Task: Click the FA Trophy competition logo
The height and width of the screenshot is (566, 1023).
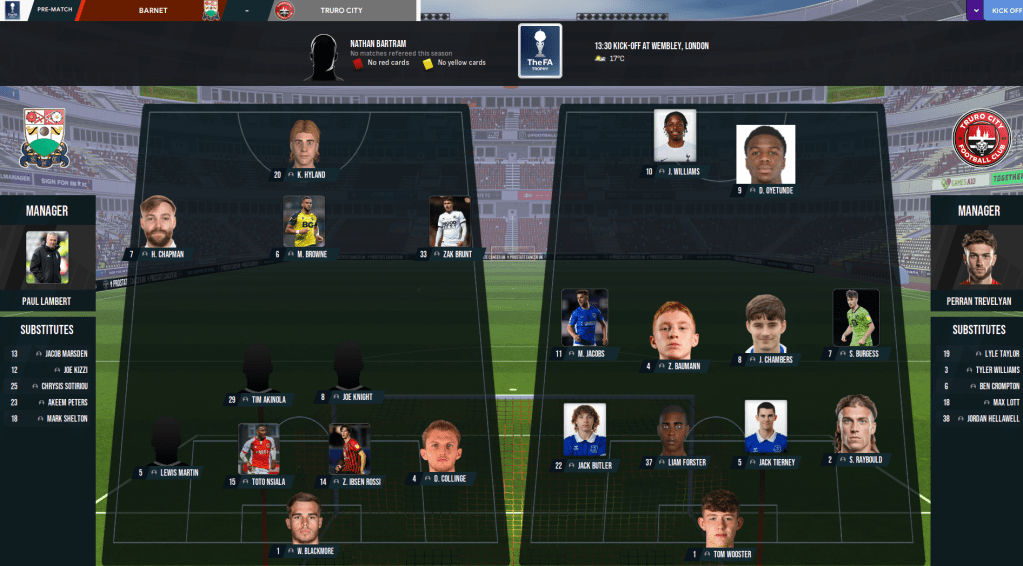Action: (x=540, y=51)
